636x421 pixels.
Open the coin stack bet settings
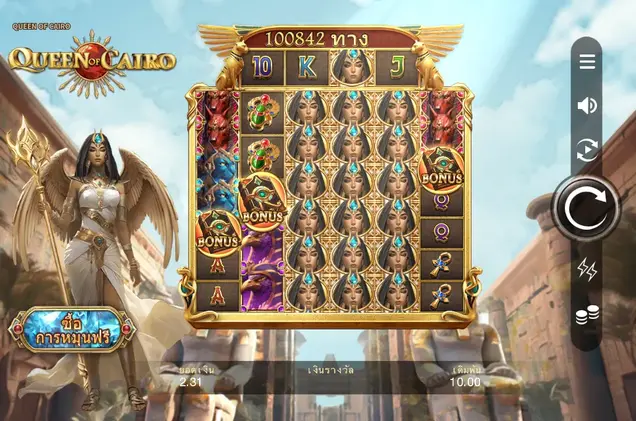coord(587,315)
